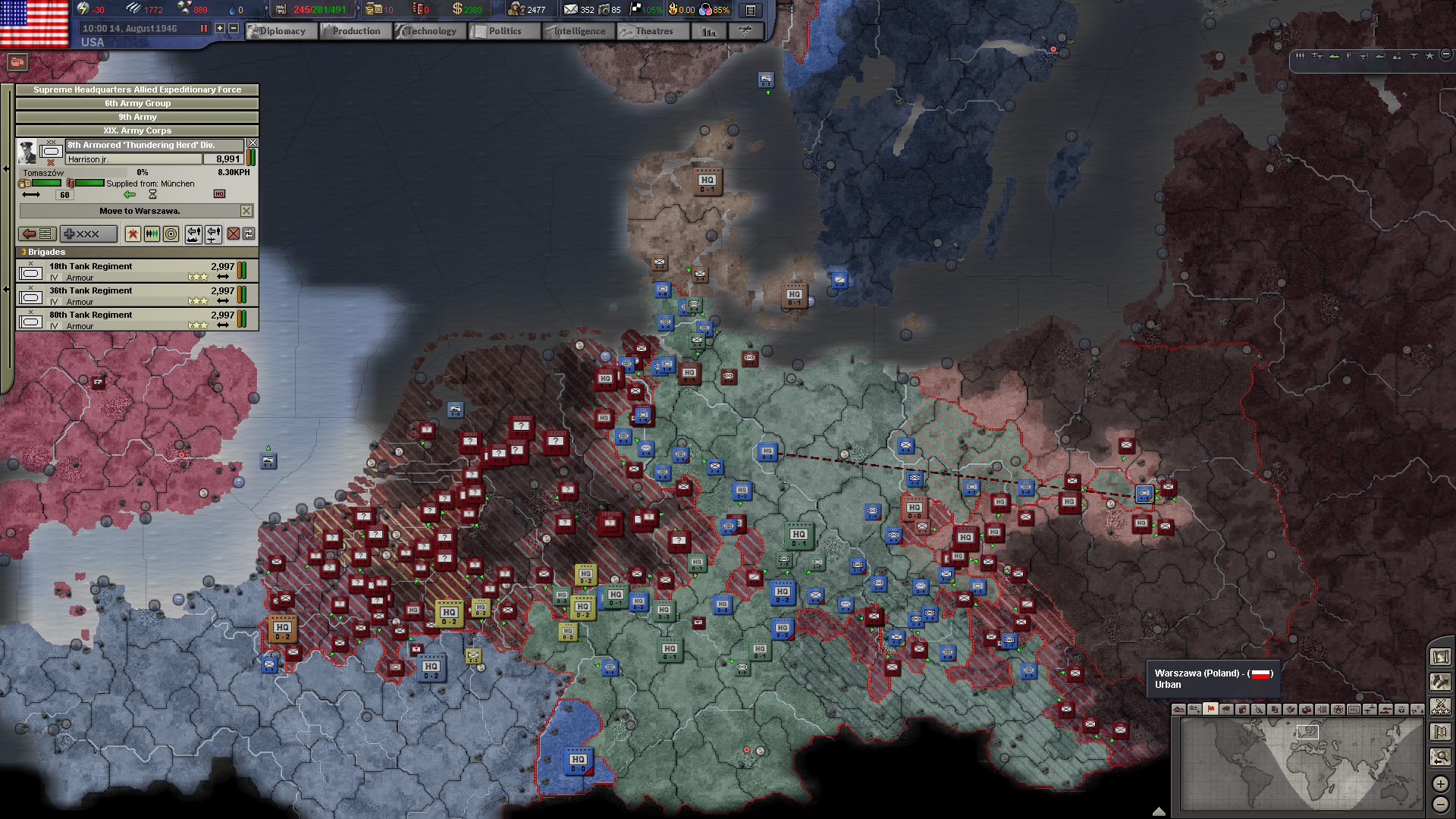Open the 6th Army Group listing
Screen dimensions: 1456x819
[136, 103]
